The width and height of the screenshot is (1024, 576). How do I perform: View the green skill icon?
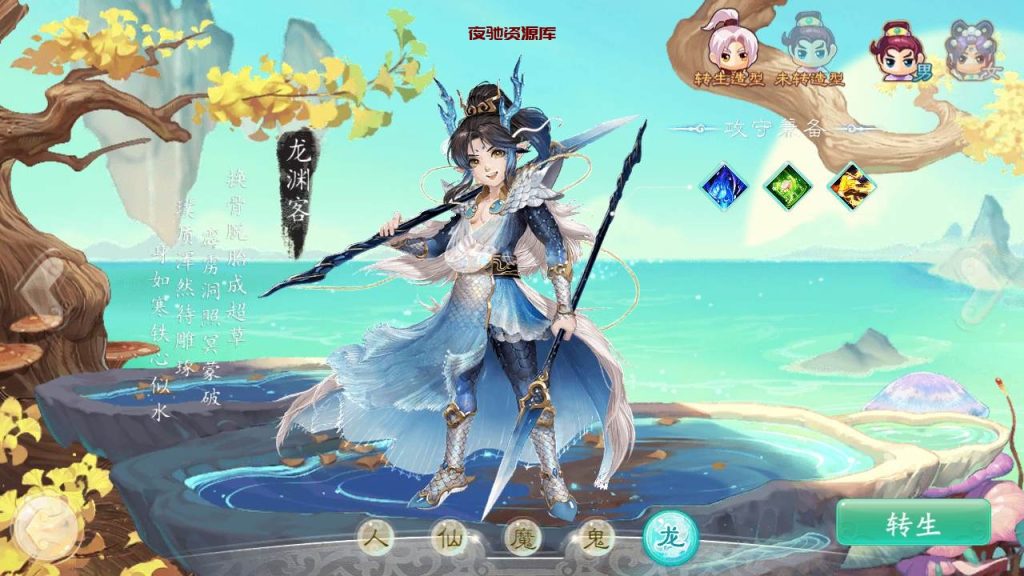788,185
